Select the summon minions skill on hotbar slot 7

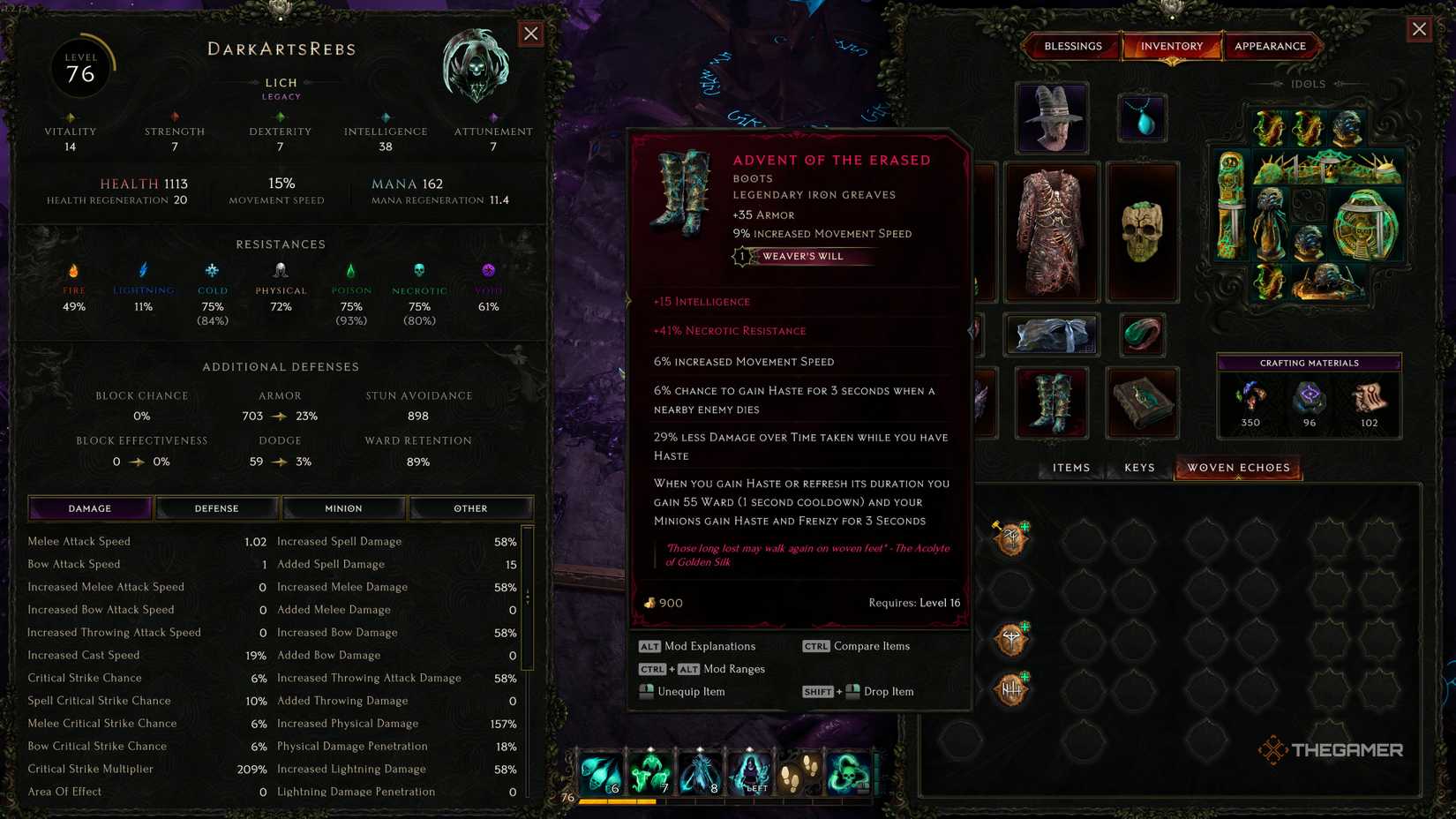point(651,770)
